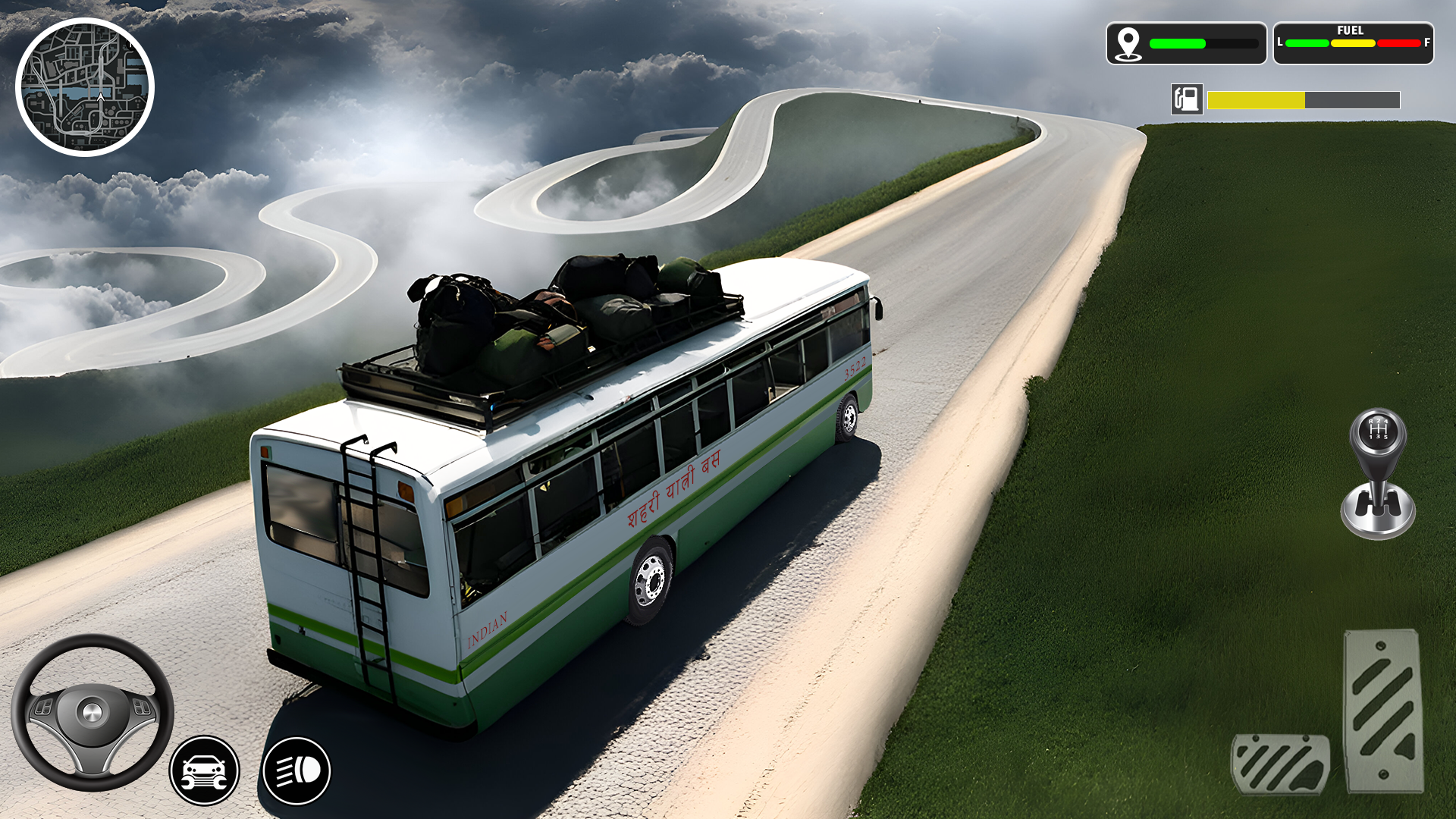
Task: Adjust the yellow fuel progress bar
Action: pos(1255,97)
